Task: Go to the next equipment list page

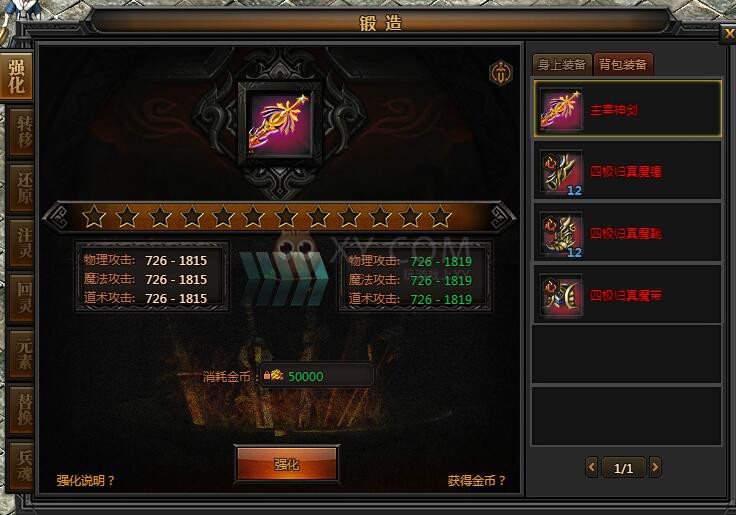Action: 655,467
